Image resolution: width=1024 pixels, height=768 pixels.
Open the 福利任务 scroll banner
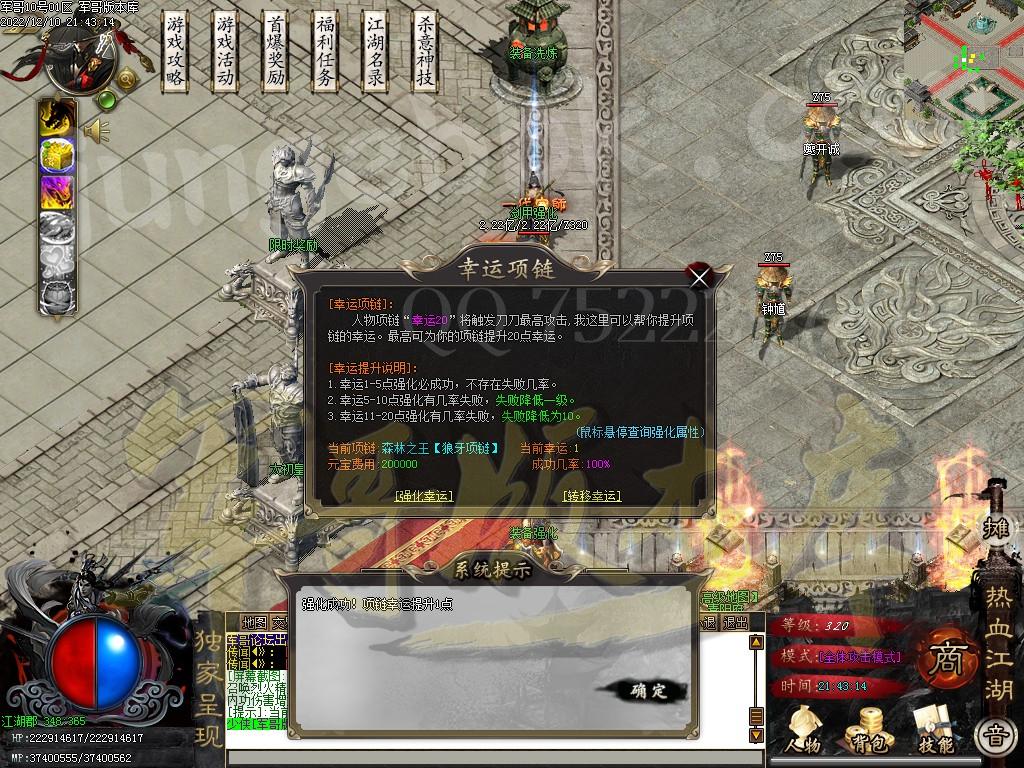(324, 52)
